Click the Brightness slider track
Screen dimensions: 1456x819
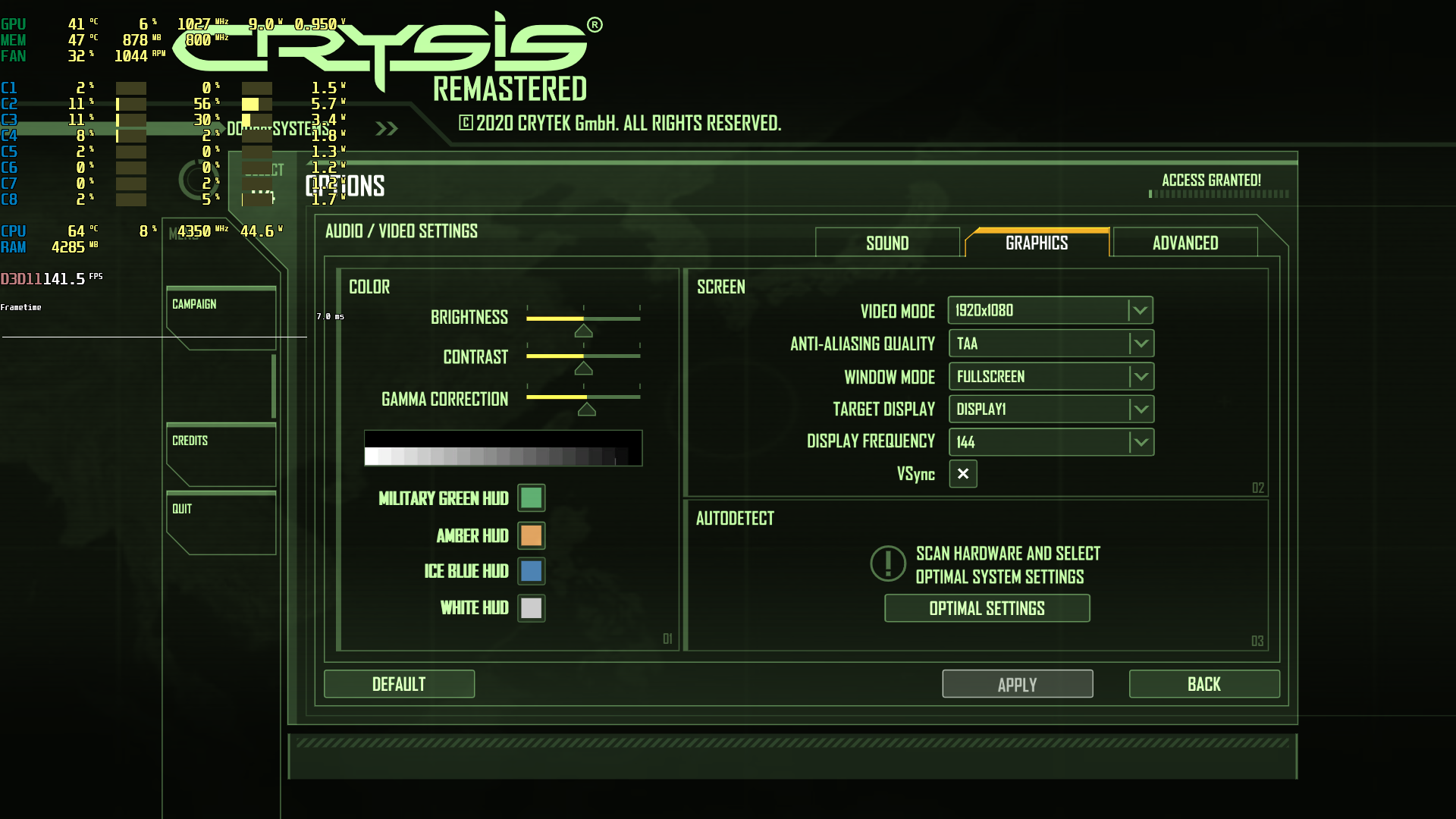[583, 318]
